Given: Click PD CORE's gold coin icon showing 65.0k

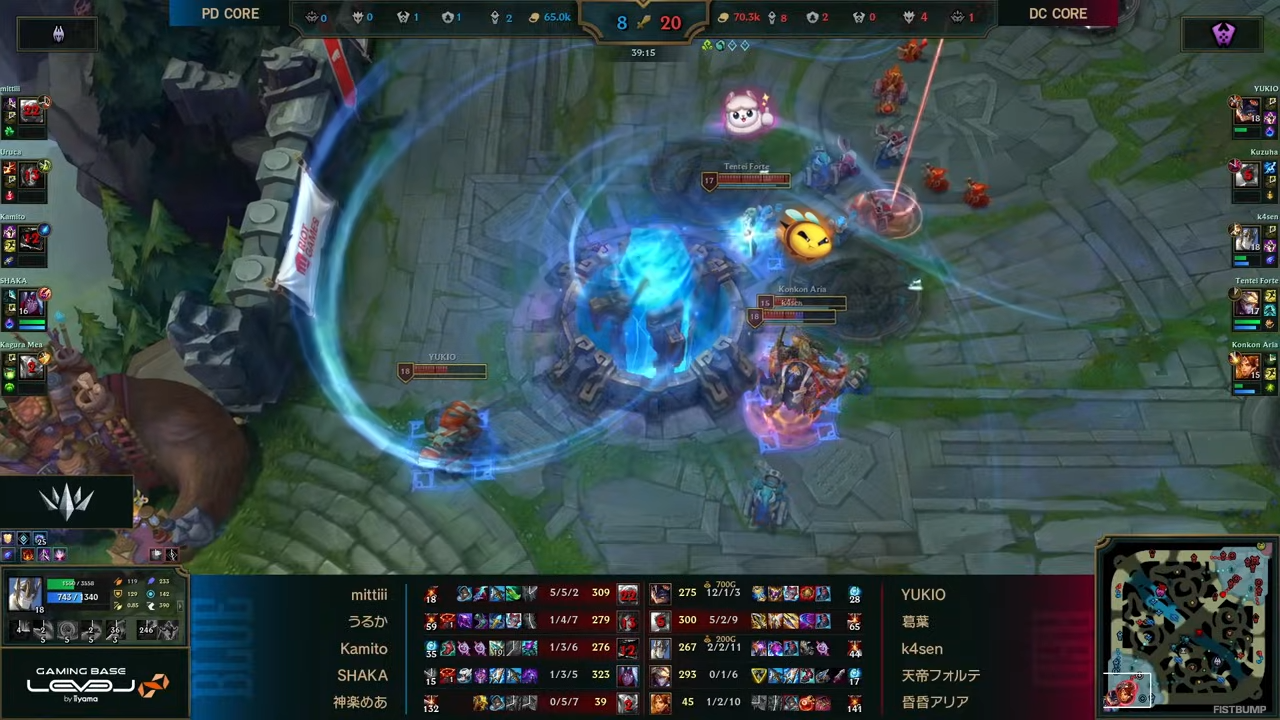Looking at the screenshot, I should point(533,16).
